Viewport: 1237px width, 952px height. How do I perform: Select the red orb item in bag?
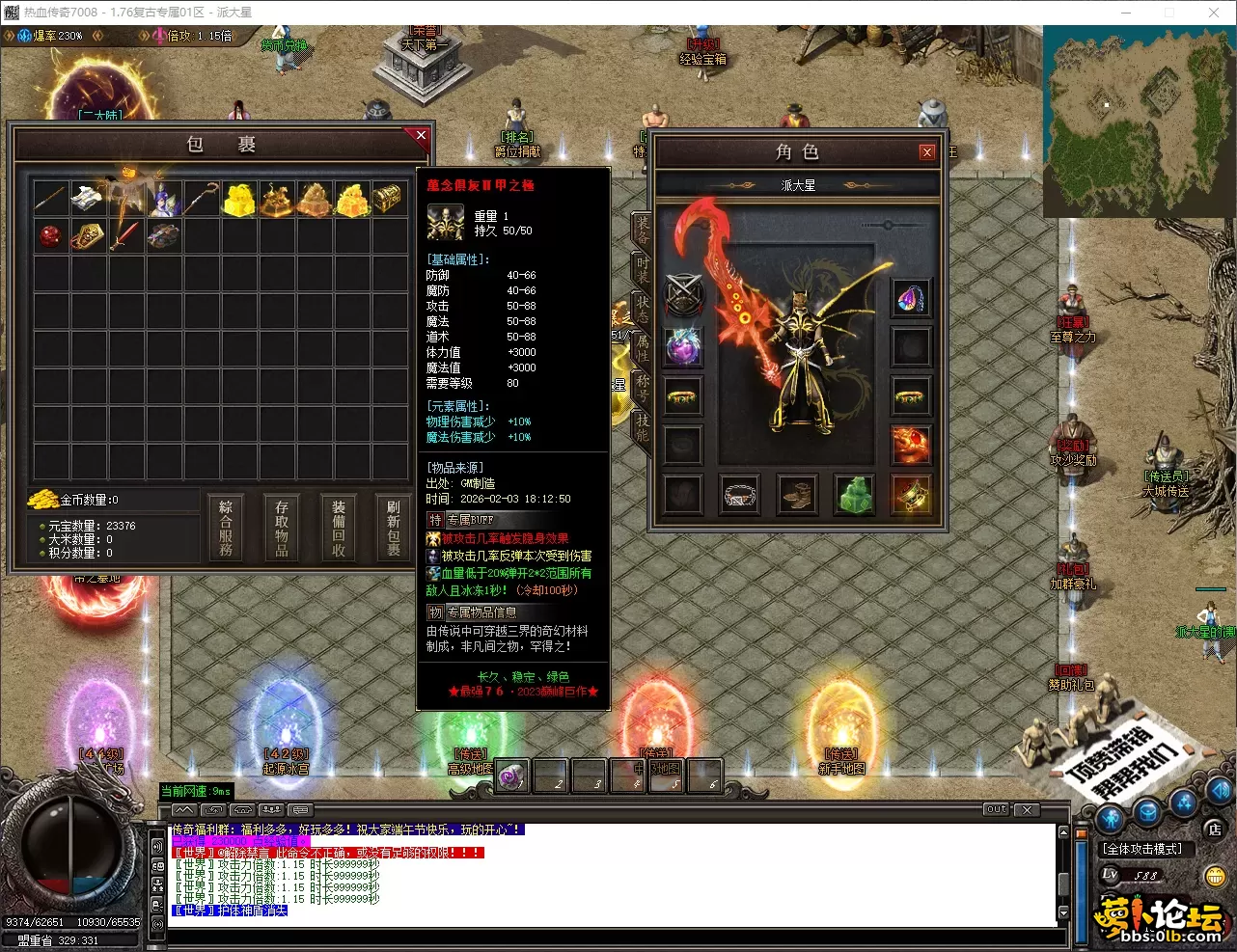(50, 235)
